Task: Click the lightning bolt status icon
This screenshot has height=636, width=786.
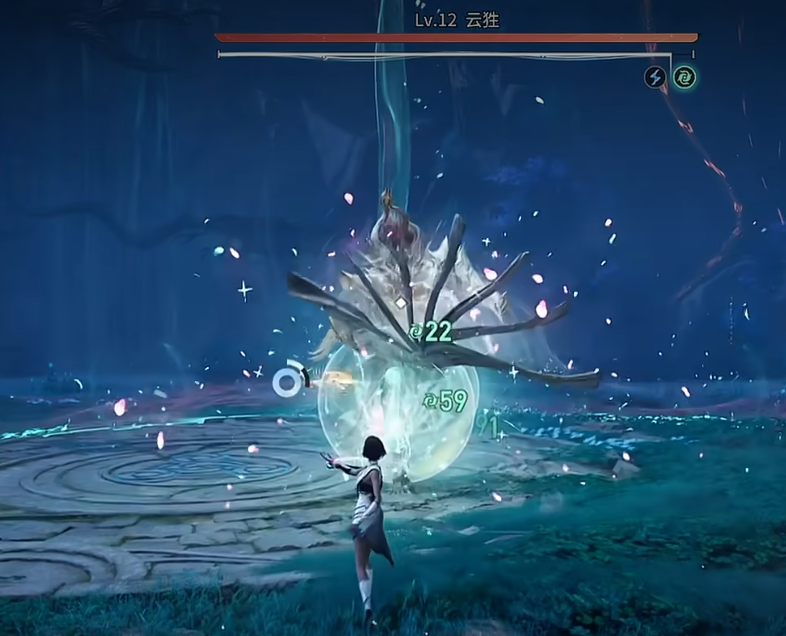Action: click(655, 77)
